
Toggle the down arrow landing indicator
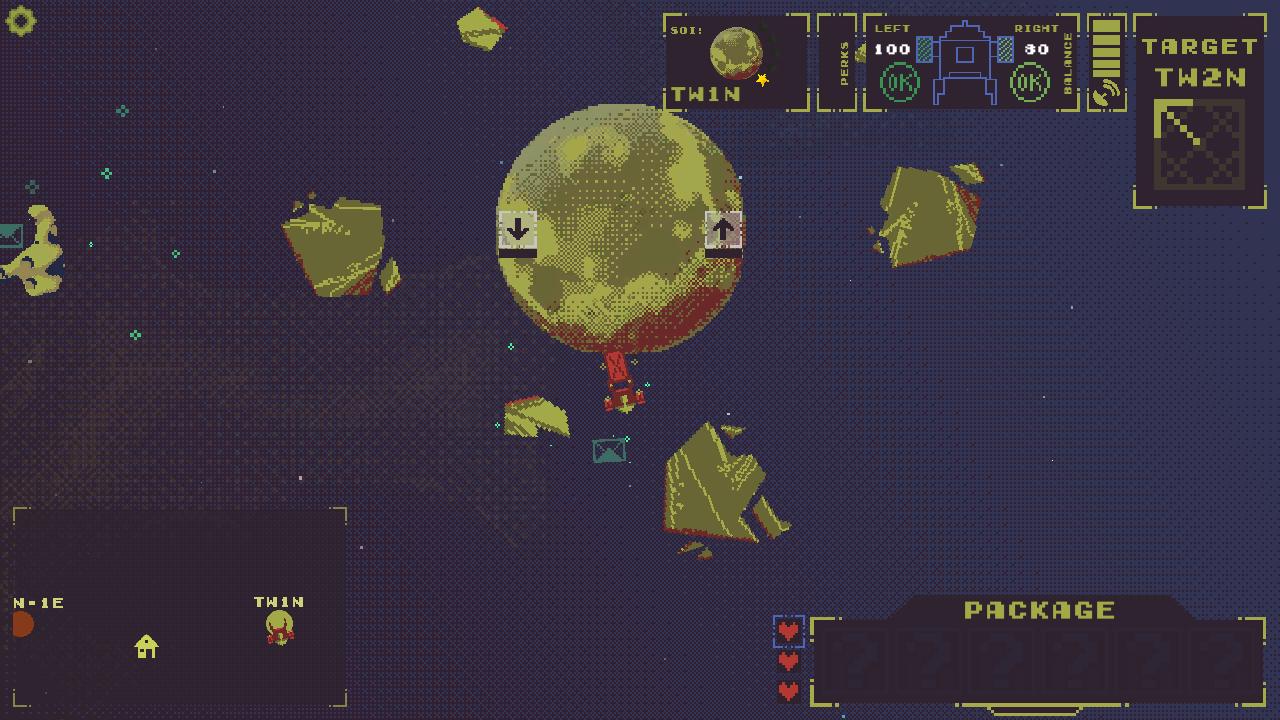pyautogui.click(x=516, y=231)
